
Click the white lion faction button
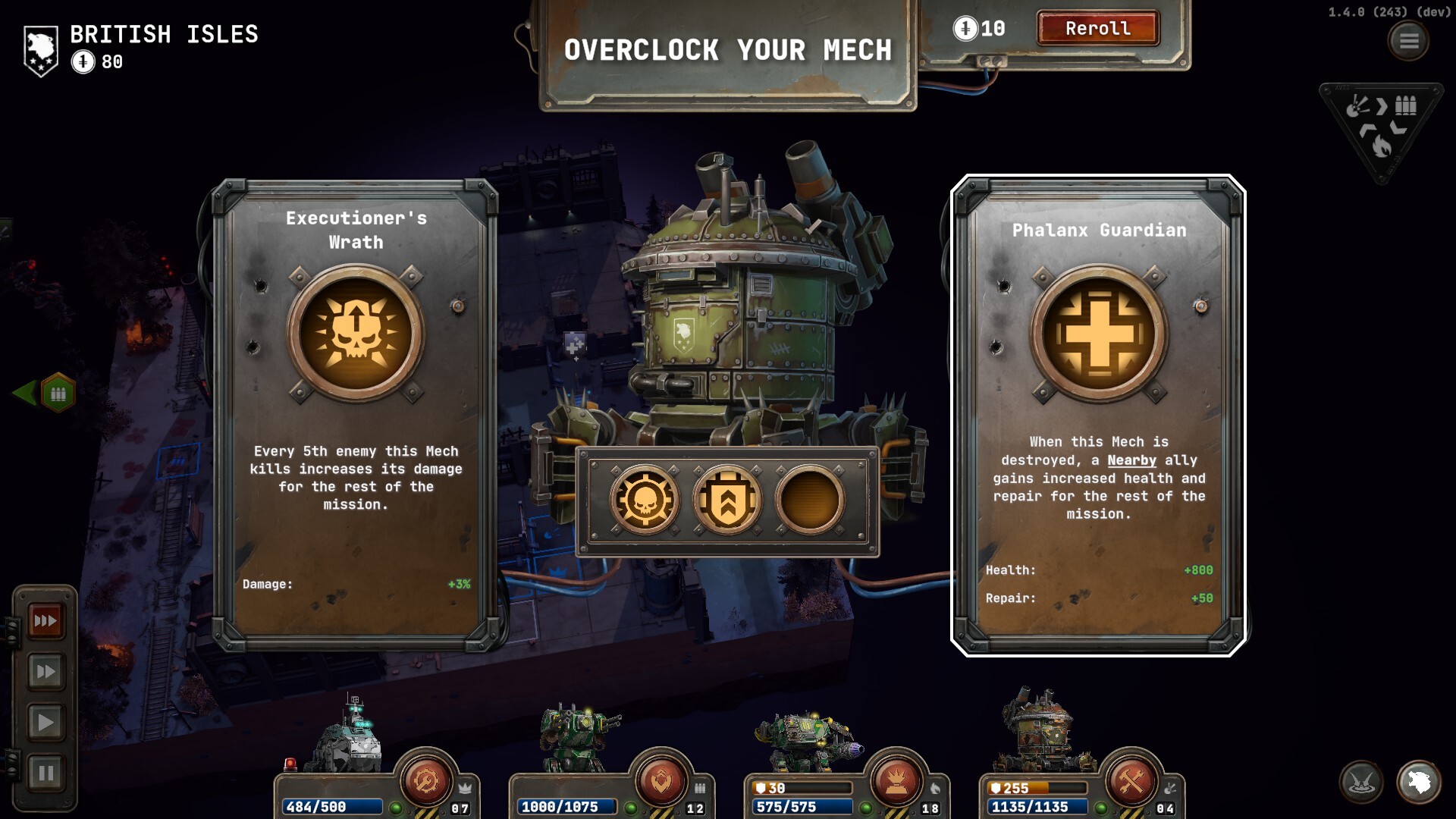pyautogui.click(x=1419, y=782)
